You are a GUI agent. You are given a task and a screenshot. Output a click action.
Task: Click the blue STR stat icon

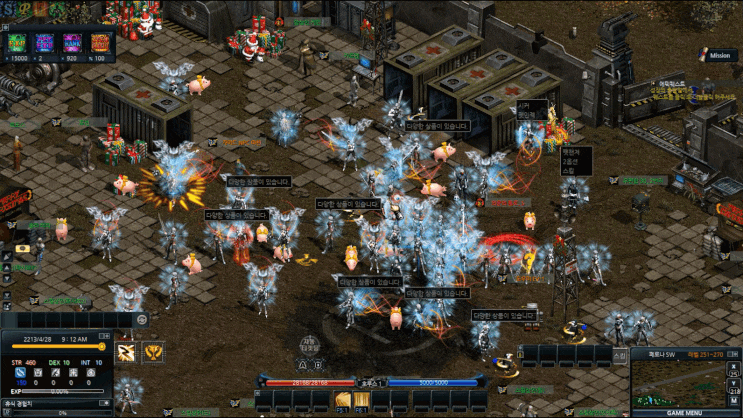click(22, 372)
